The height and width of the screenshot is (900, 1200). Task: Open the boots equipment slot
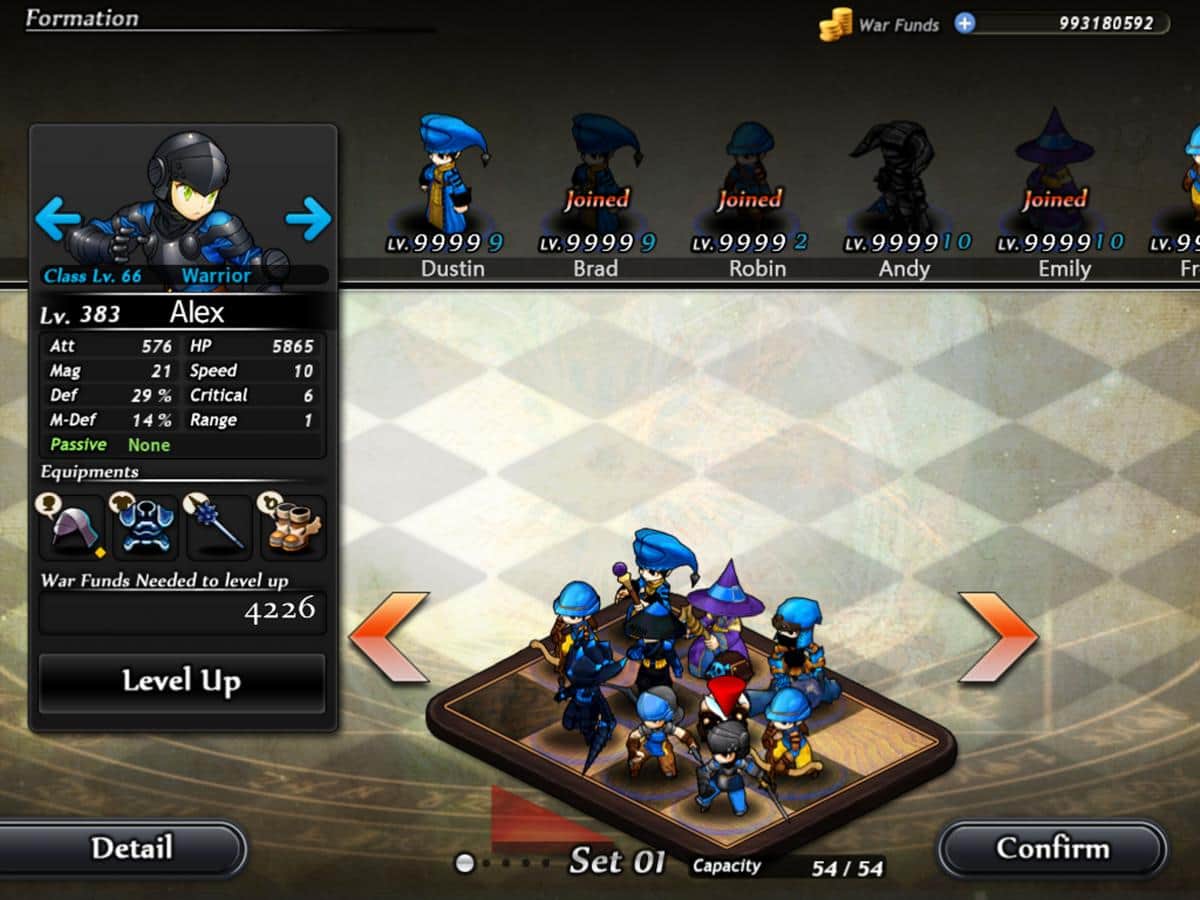292,527
